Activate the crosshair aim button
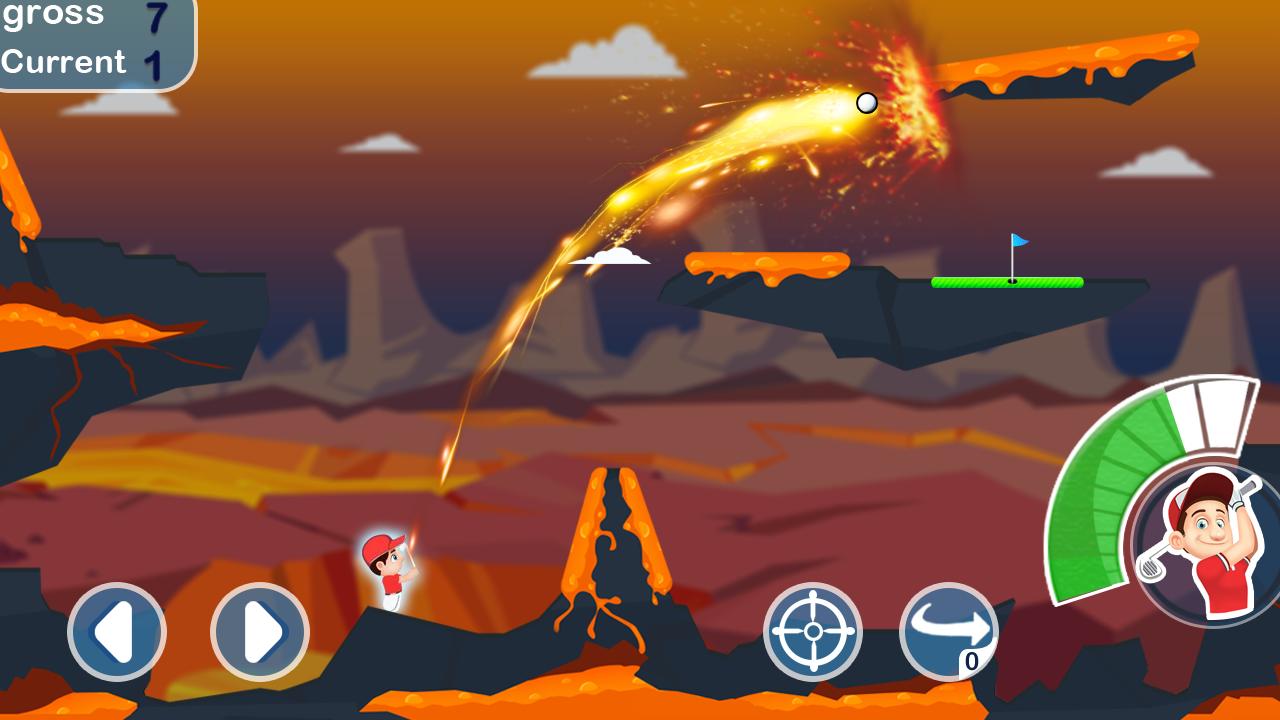Viewport: 1280px width, 720px height. (x=813, y=632)
